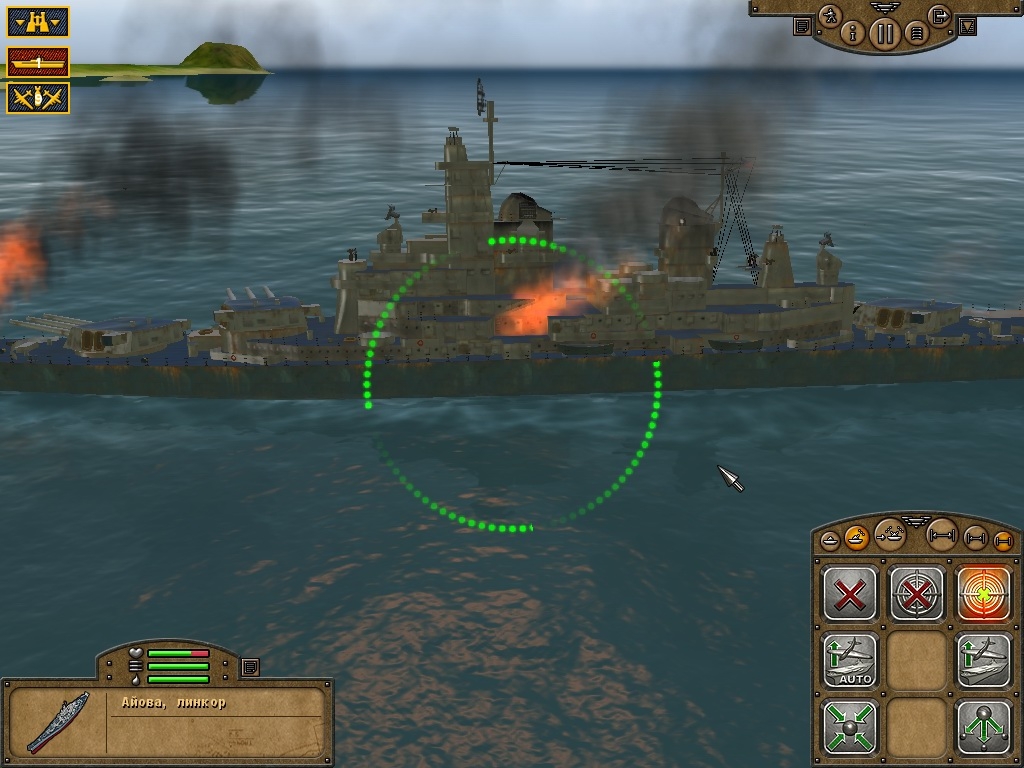Click the red X cancel order button
This screenshot has height=768, width=1024.
[x=850, y=594]
